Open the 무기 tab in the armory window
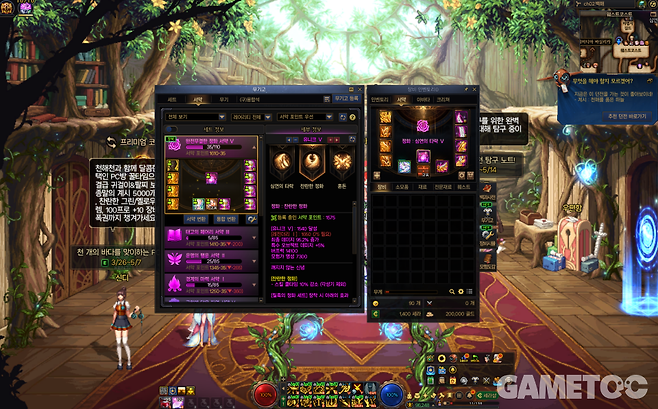 tap(224, 99)
